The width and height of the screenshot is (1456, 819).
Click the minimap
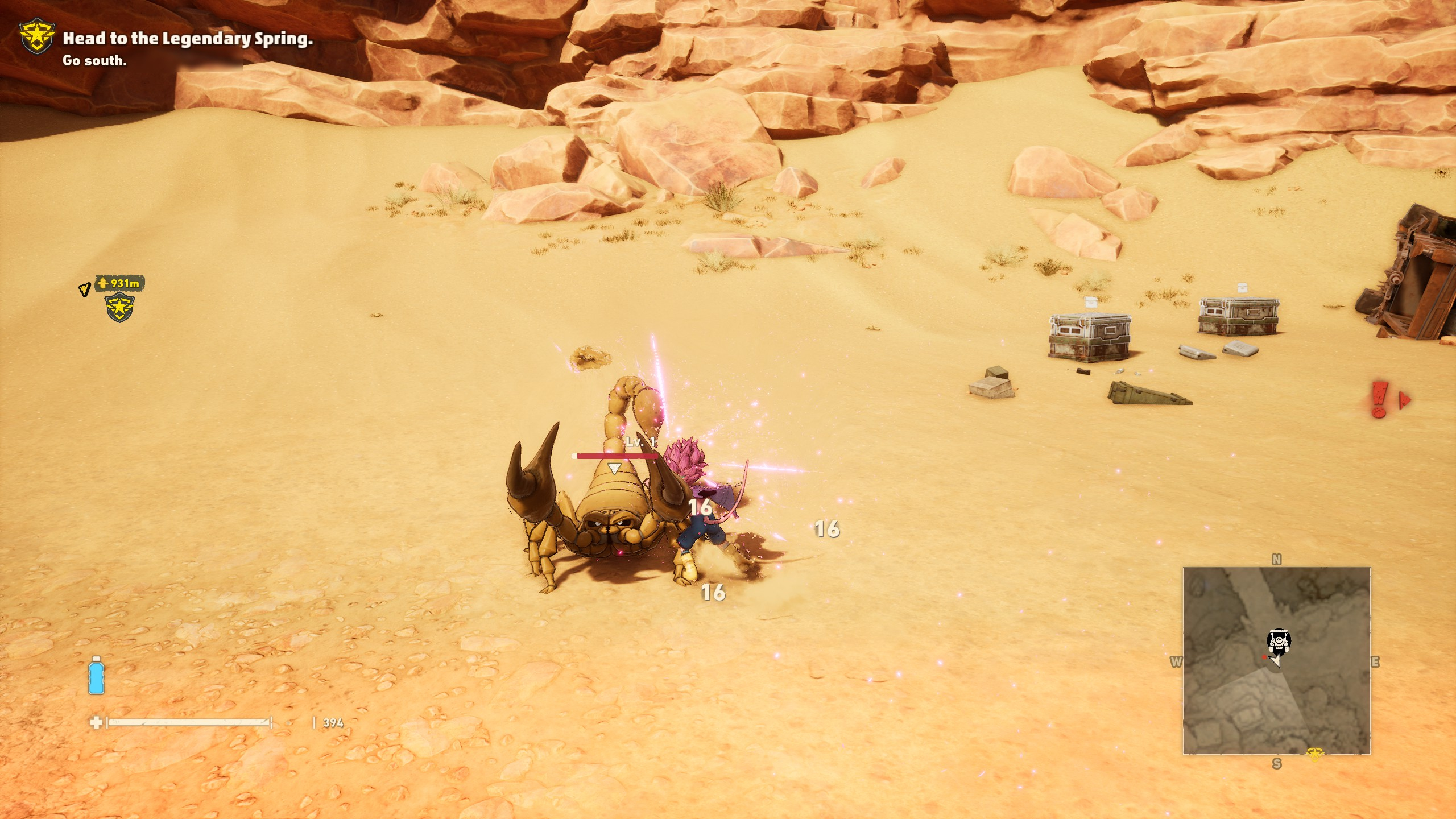[1276, 660]
